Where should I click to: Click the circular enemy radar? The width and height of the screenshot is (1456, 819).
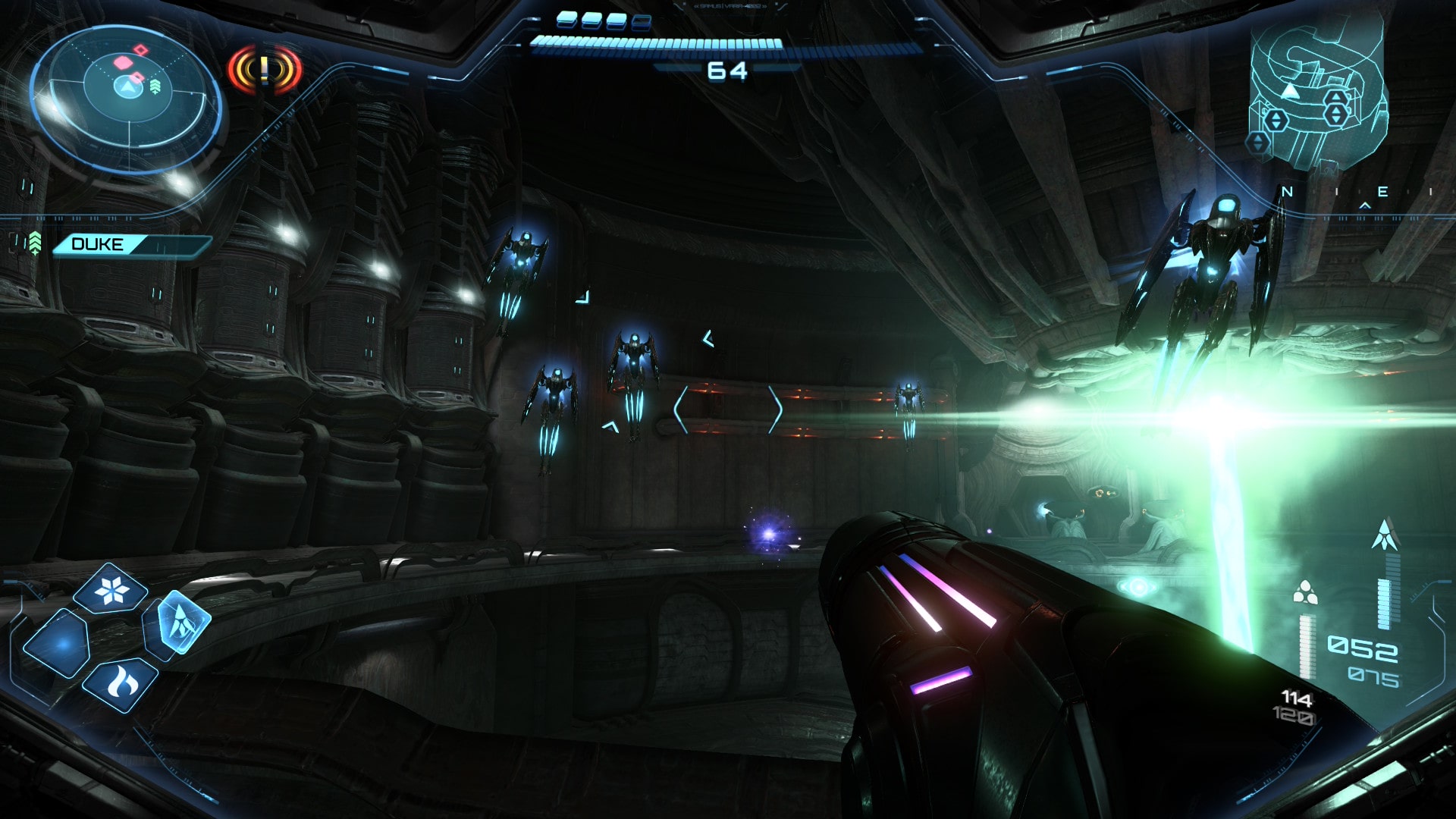pyautogui.click(x=127, y=99)
